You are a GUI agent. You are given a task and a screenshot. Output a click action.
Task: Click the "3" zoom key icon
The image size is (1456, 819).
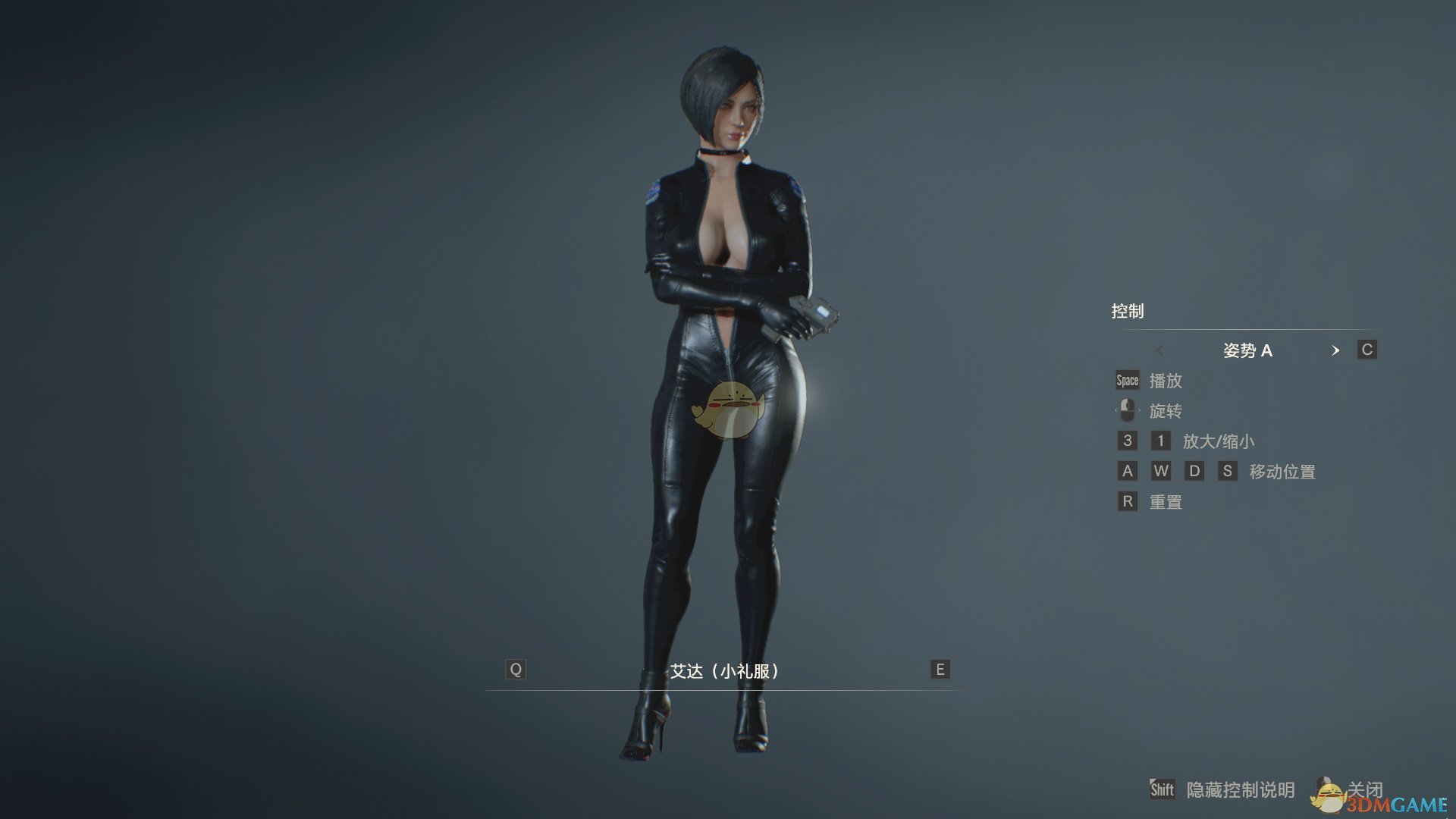pos(1128,441)
